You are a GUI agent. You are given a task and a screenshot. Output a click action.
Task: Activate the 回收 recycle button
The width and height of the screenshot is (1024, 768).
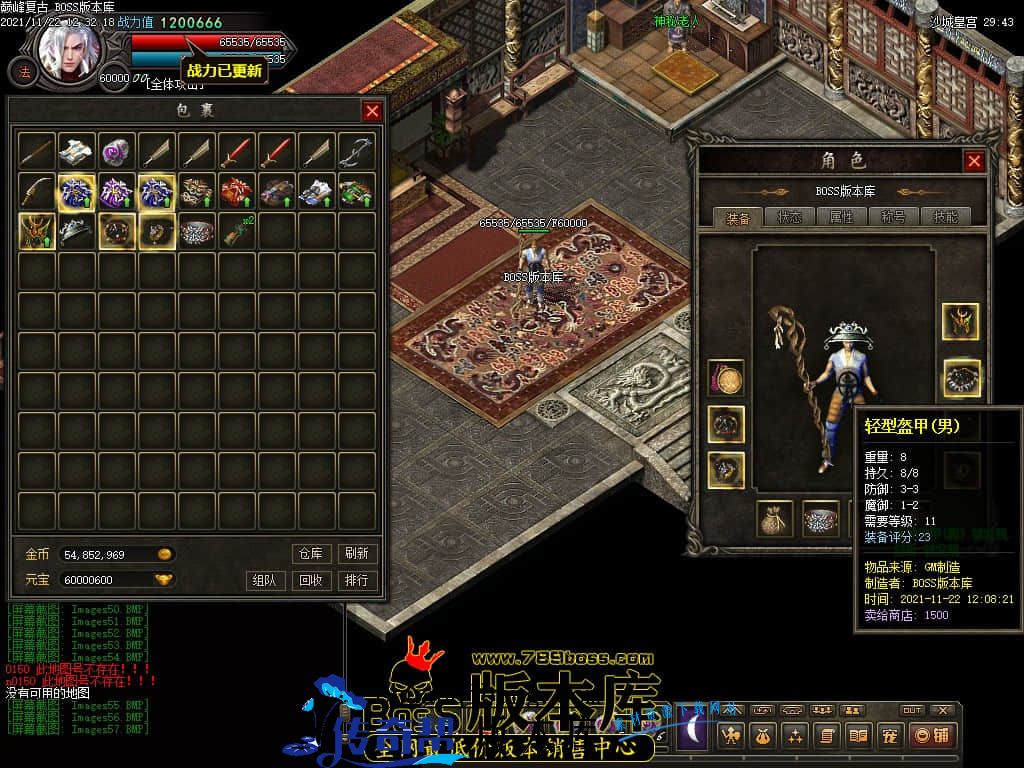pos(311,580)
